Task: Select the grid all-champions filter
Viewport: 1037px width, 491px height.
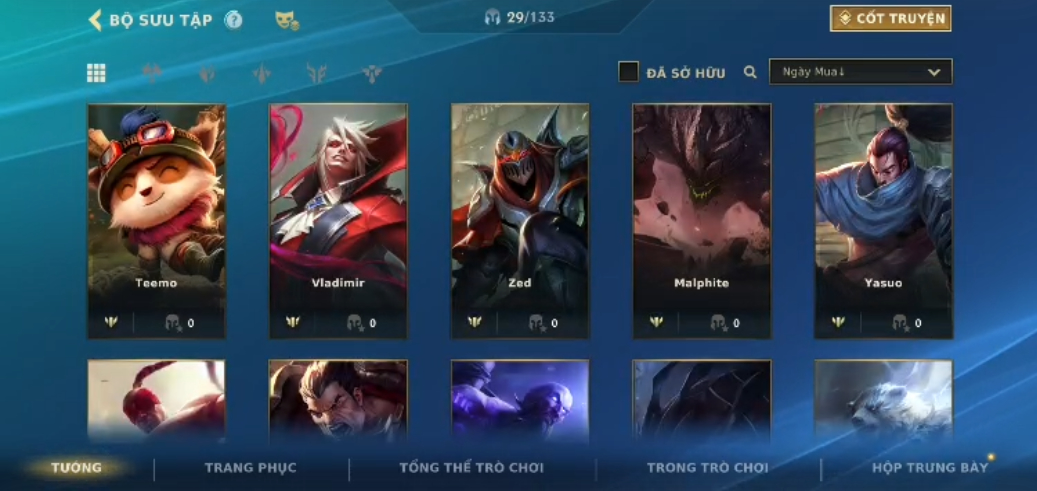Action: click(x=96, y=72)
